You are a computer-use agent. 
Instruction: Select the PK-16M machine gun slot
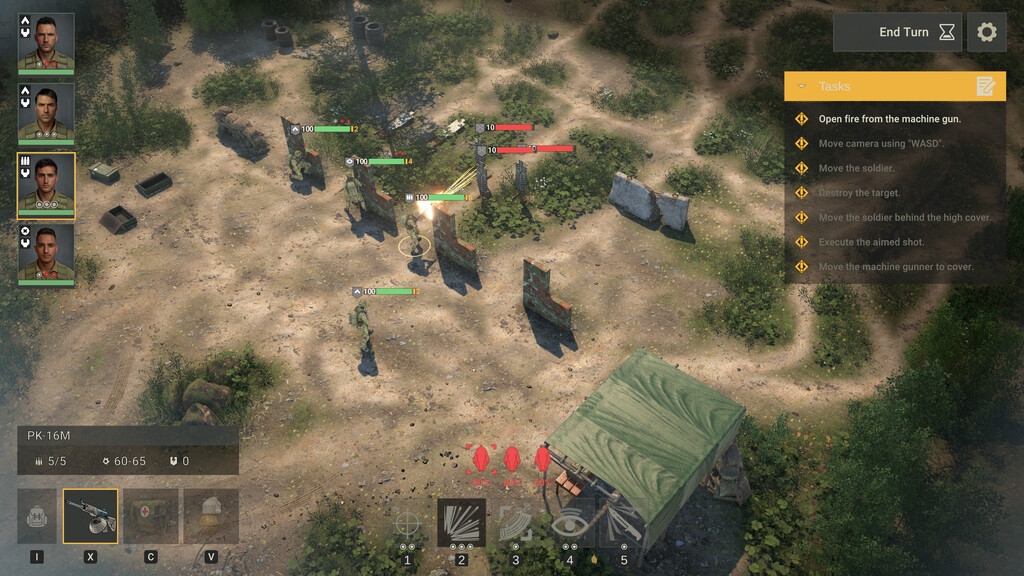coord(90,515)
